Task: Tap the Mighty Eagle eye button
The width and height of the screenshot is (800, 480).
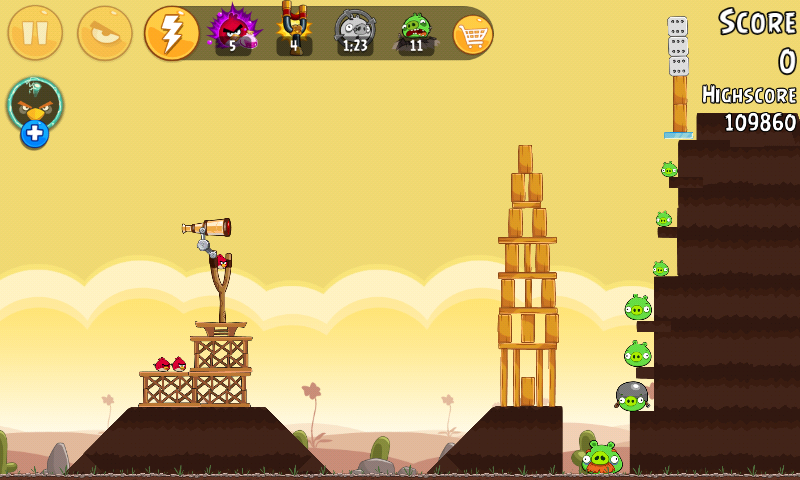Action: click(x=105, y=33)
